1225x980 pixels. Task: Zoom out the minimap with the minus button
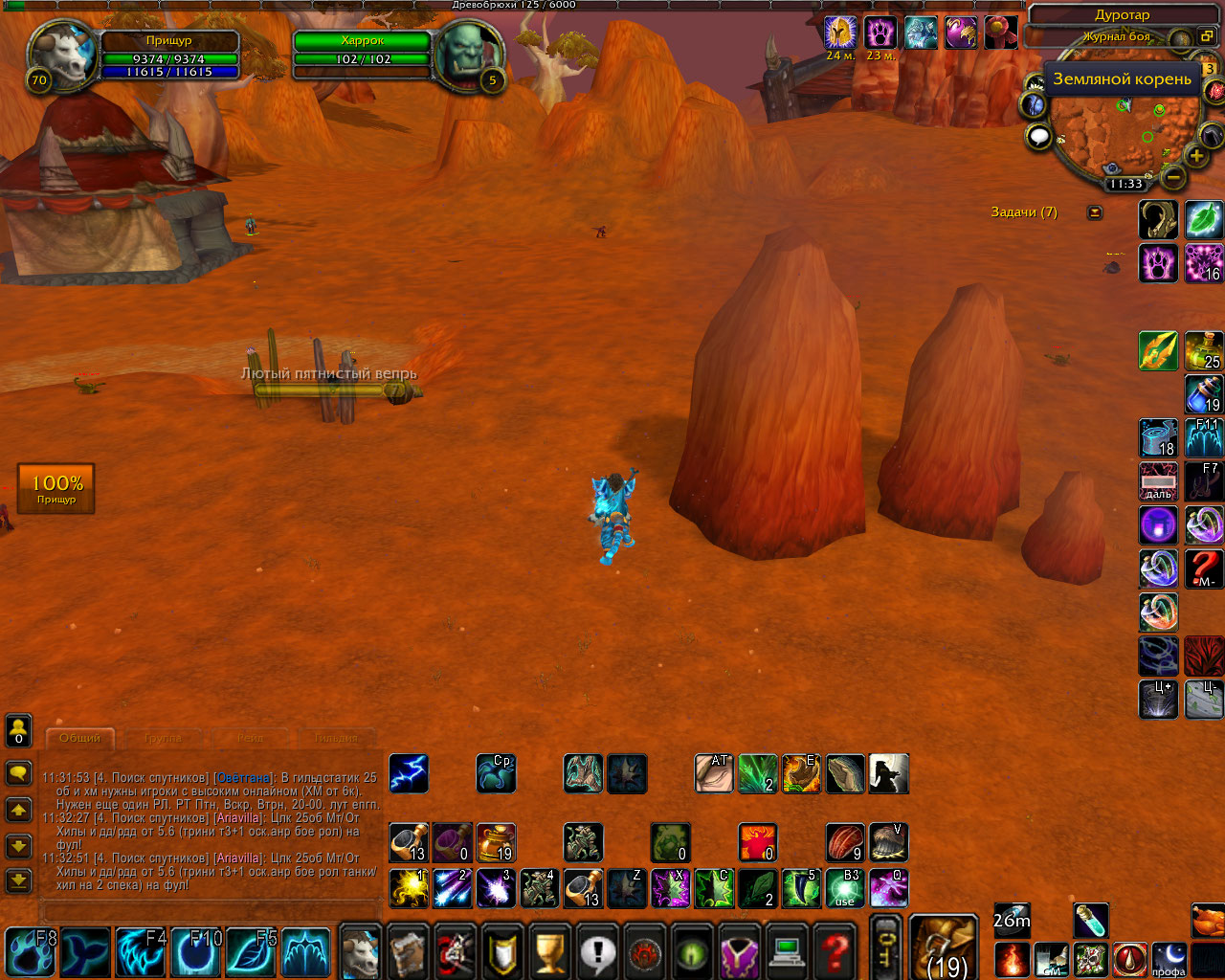click(x=1173, y=177)
